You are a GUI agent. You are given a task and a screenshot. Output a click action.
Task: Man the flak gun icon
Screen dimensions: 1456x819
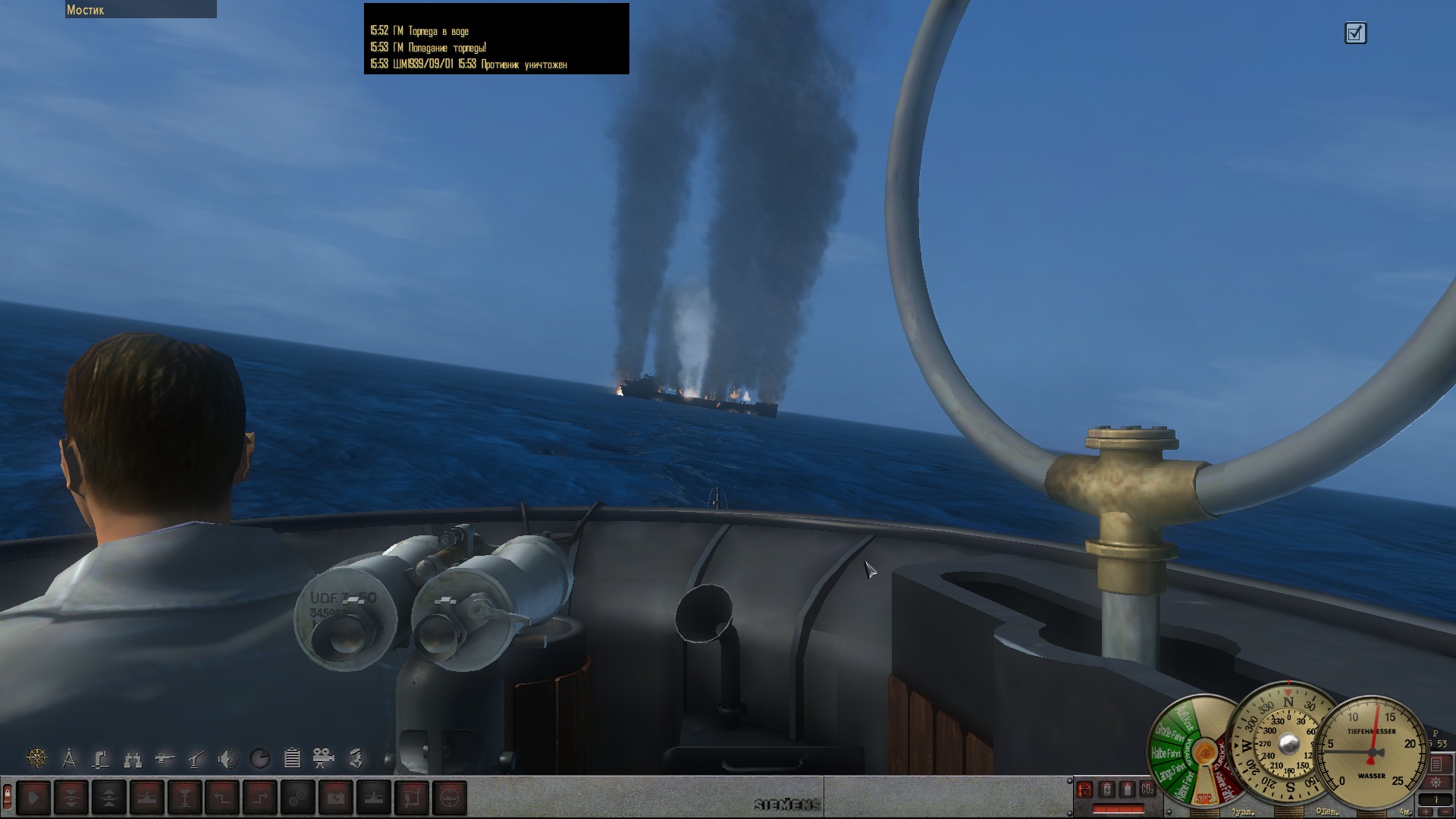pos(196,758)
